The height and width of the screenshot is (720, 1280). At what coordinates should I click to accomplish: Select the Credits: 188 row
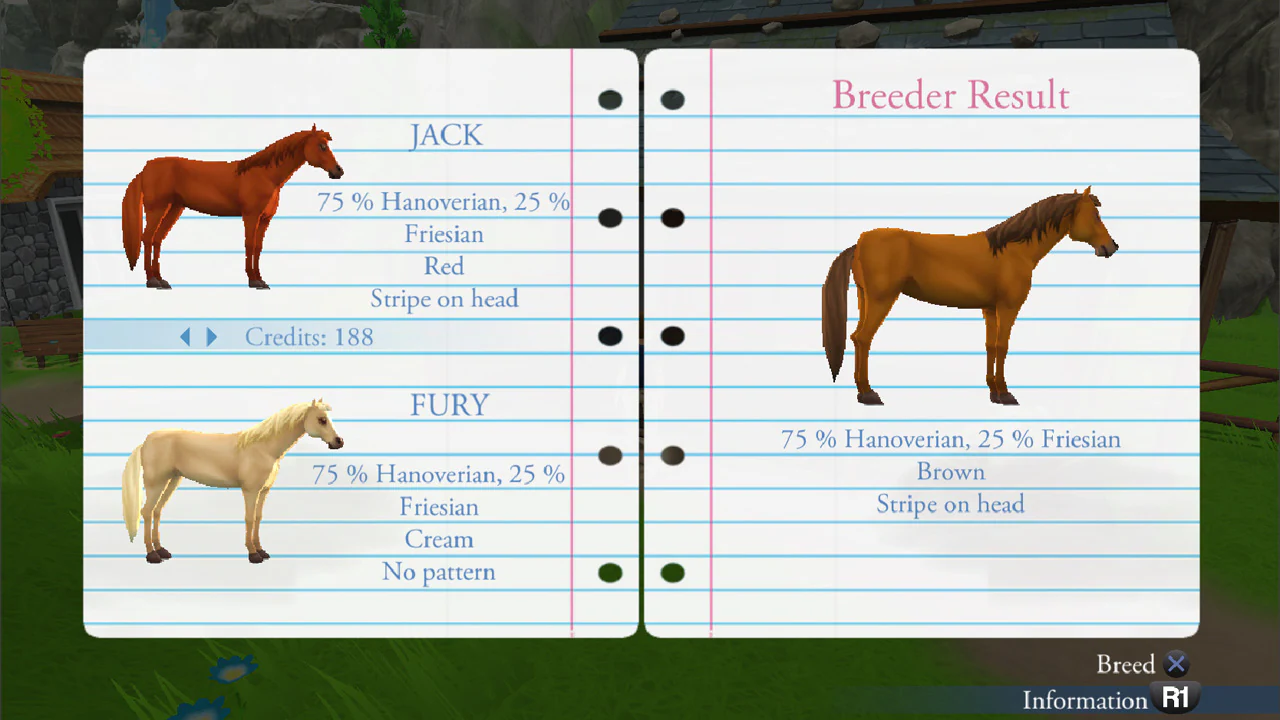(309, 337)
